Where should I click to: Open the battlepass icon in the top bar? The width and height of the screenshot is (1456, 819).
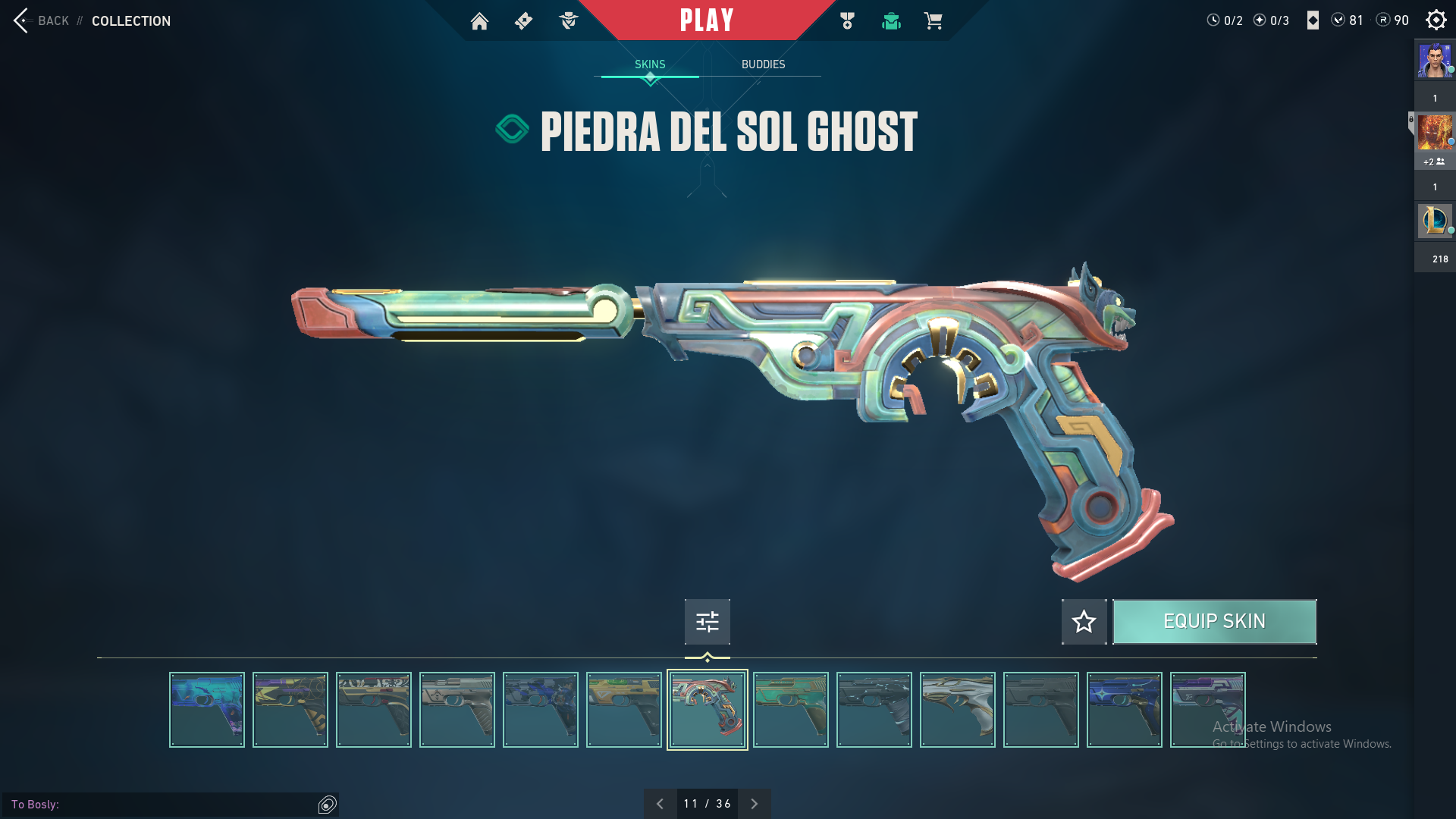[523, 21]
